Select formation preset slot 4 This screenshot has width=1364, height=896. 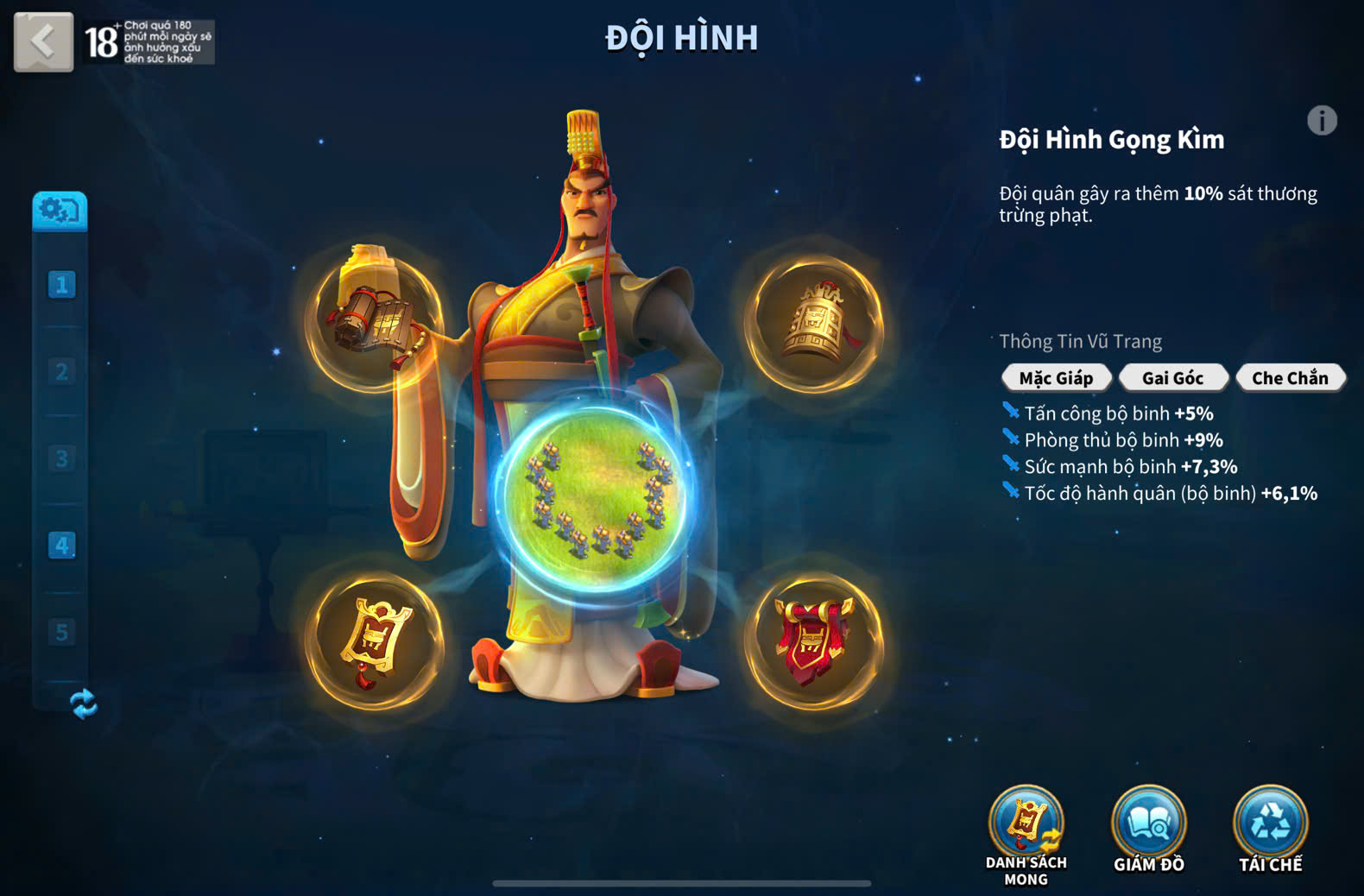61,546
